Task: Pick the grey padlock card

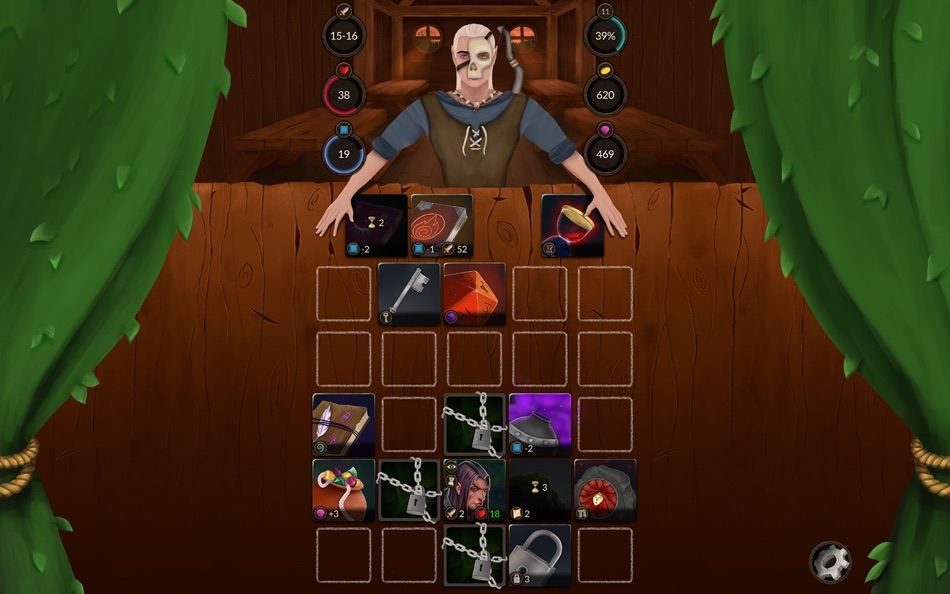Action: click(x=540, y=555)
